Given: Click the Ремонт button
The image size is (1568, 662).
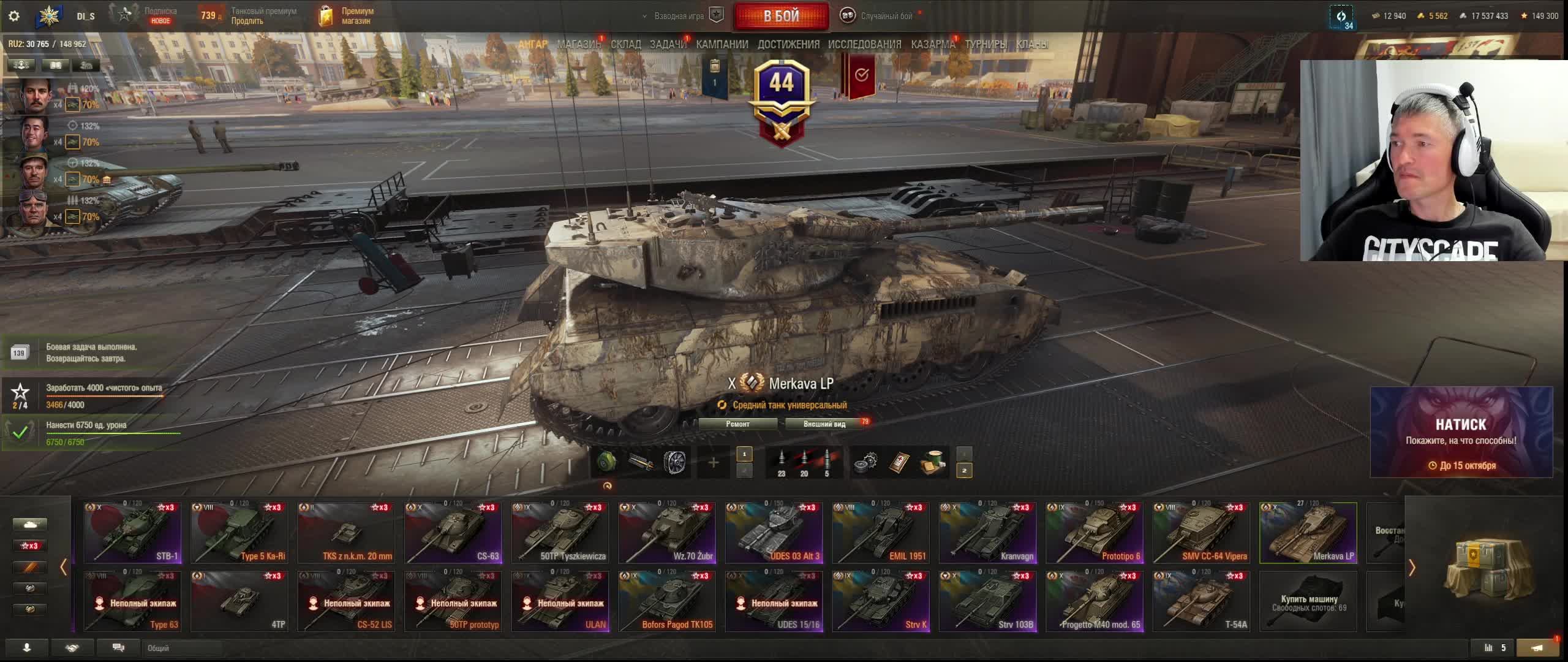Looking at the screenshot, I should tap(737, 424).
